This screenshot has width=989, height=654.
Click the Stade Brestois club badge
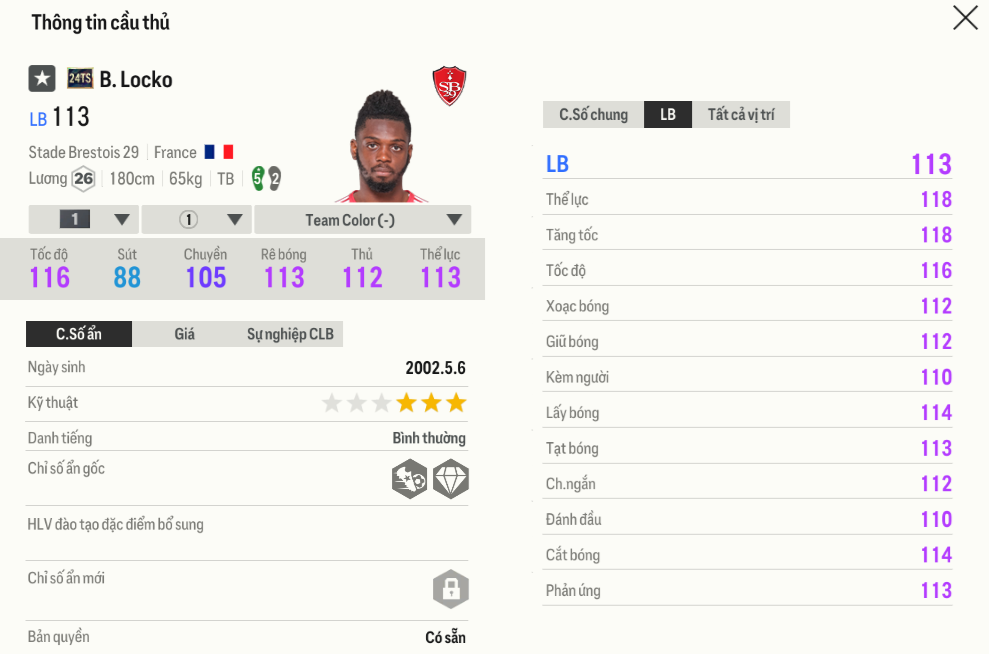(449, 86)
